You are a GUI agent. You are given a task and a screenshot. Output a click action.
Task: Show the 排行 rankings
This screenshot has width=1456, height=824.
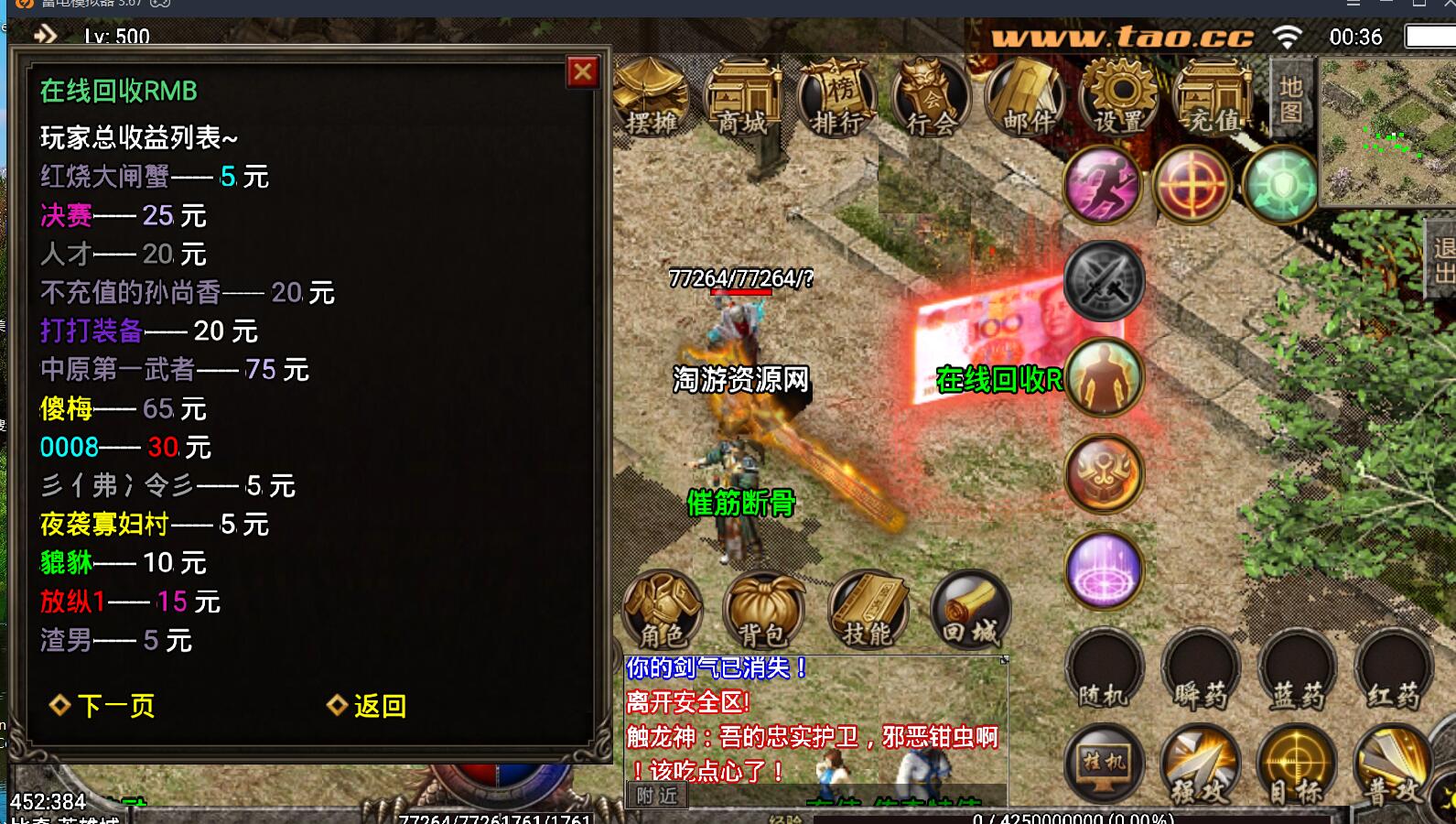(x=836, y=97)
